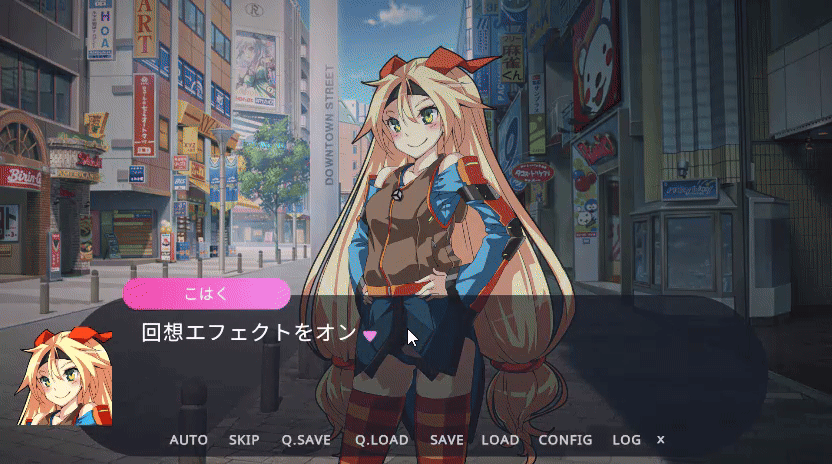Screen dimensions: 832x464
Task: Hide the text window with the x button
Action: (660, 440)
